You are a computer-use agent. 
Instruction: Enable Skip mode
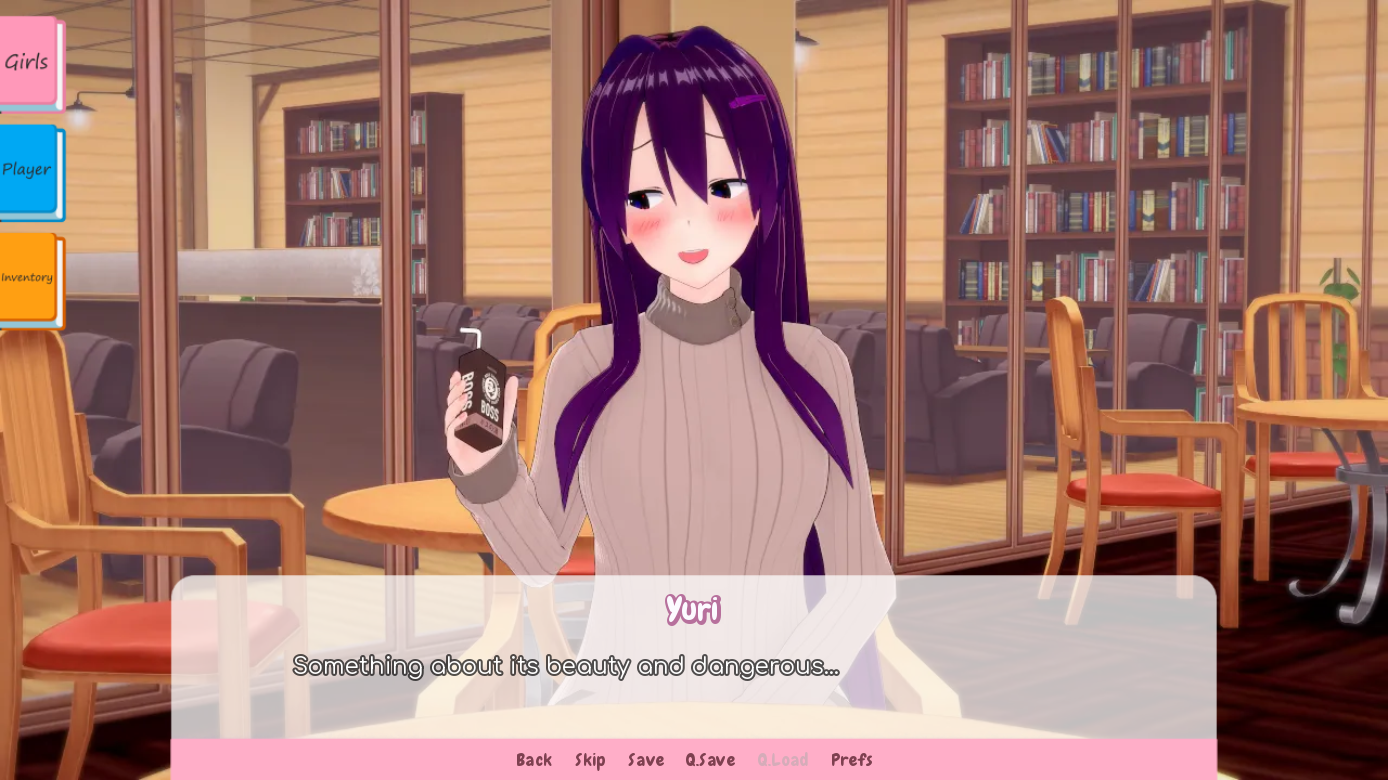590,760
